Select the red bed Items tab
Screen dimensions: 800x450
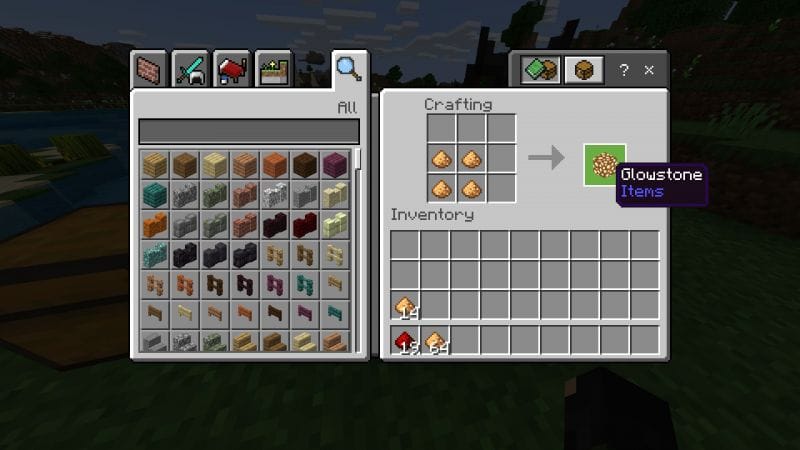click(232, 70)
